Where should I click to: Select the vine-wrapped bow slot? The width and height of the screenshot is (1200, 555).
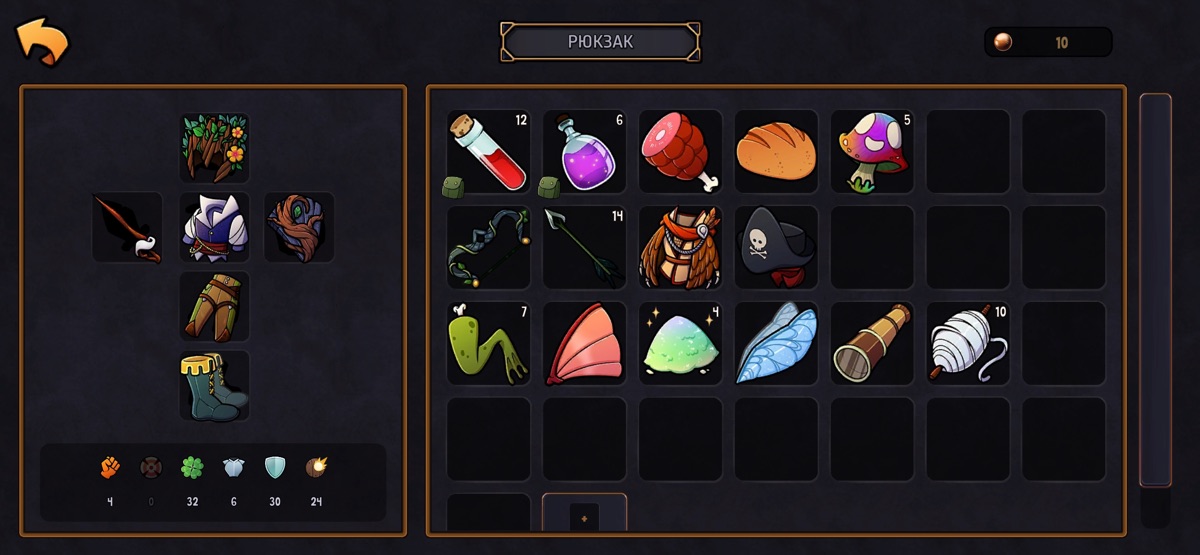tap(488, 247)
